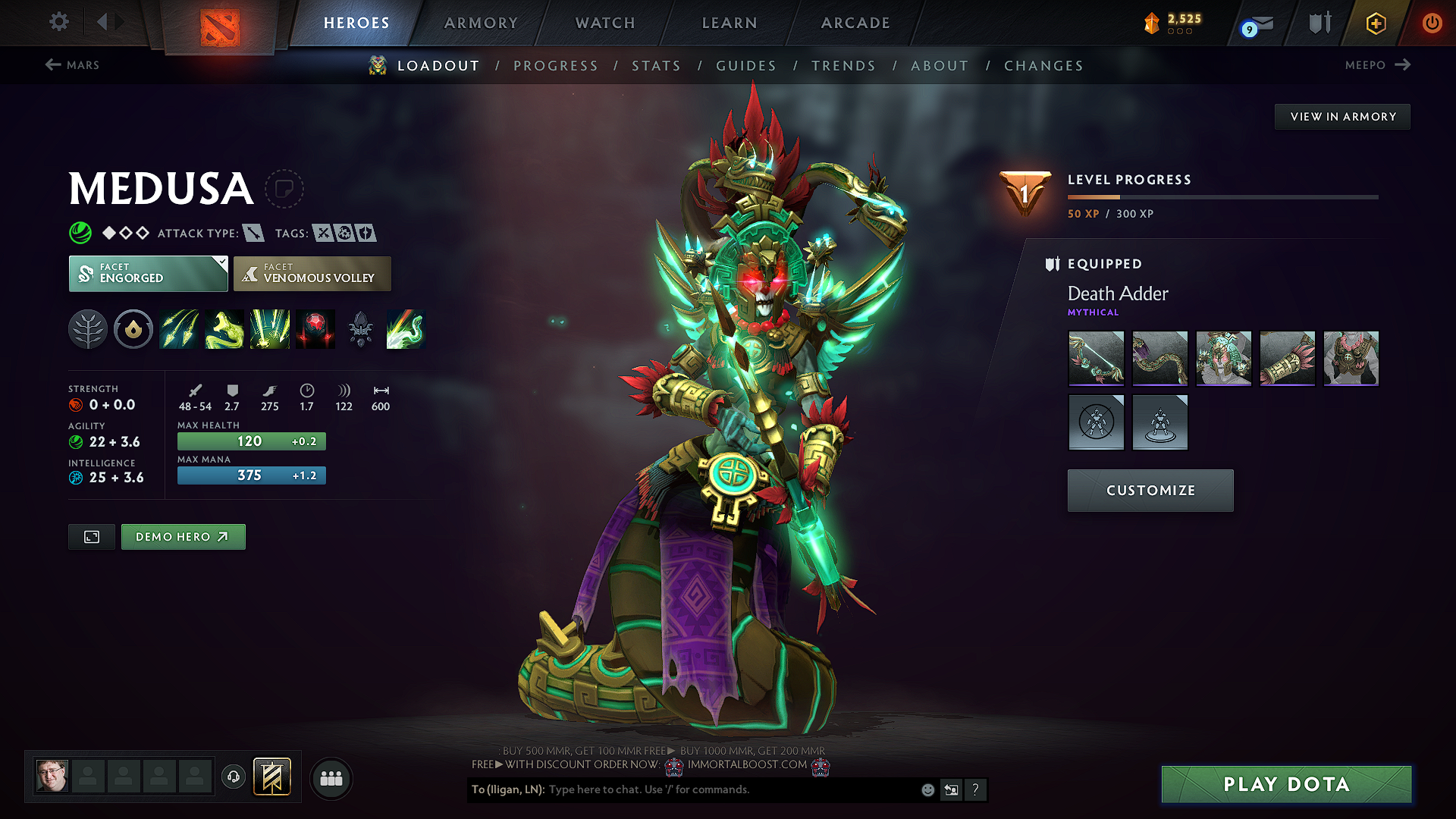Enable voice chat with the headphone toggle
Screen dimensions: 1456x819
[x=234, y=777]
